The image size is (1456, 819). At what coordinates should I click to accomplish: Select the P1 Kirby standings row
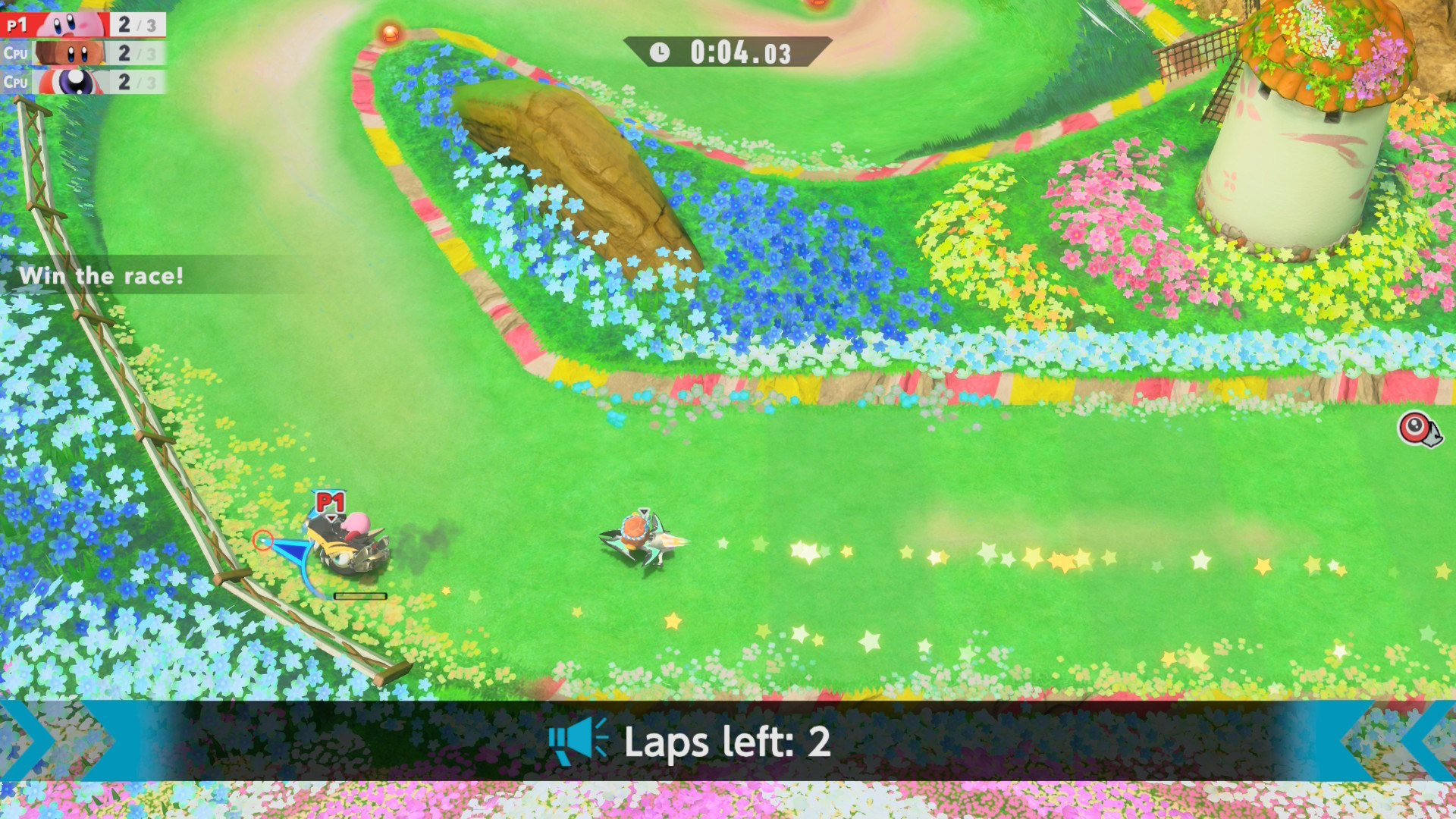pyautogui.click(x=83, y=24)
